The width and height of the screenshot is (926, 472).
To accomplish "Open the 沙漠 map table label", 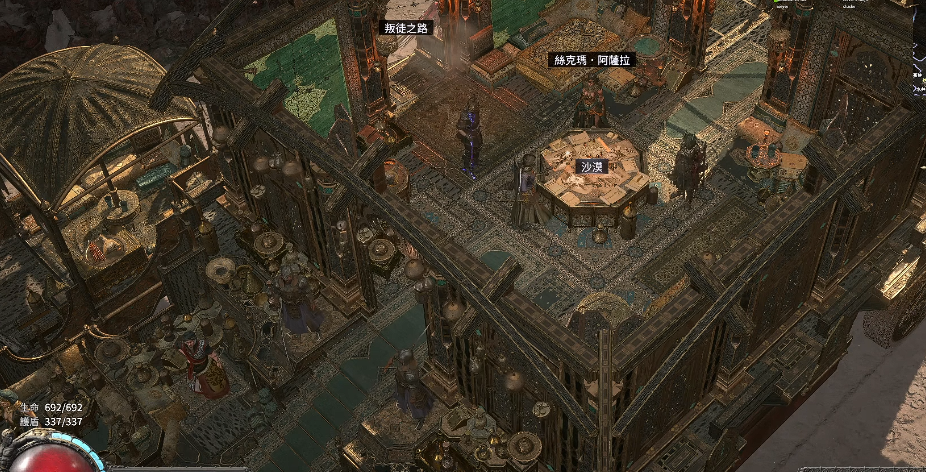I will coord(594,165).
